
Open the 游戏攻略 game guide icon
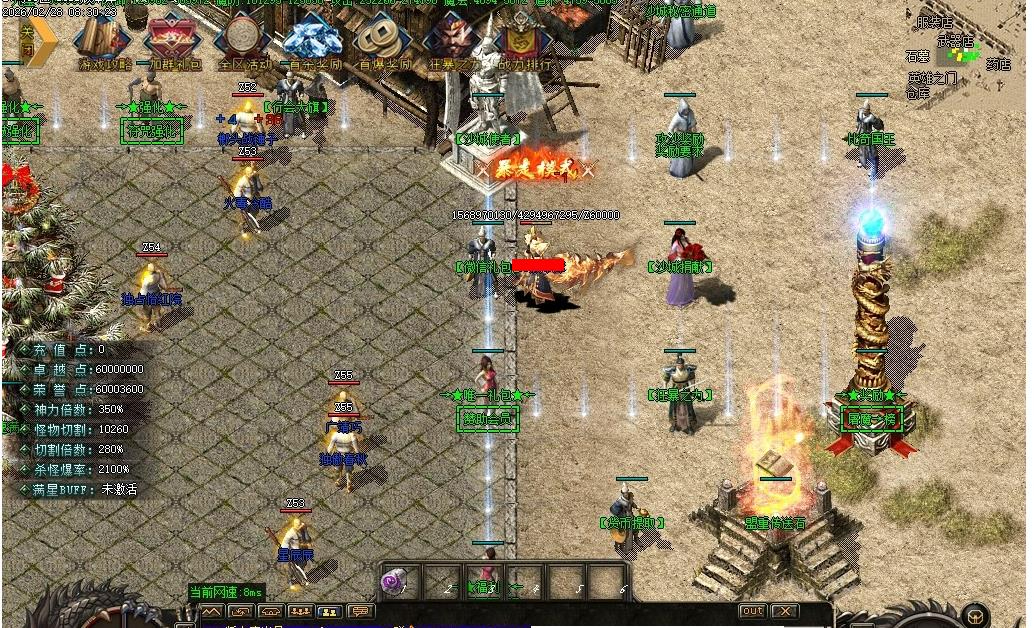pyautogui.click(x=104, y=44)
